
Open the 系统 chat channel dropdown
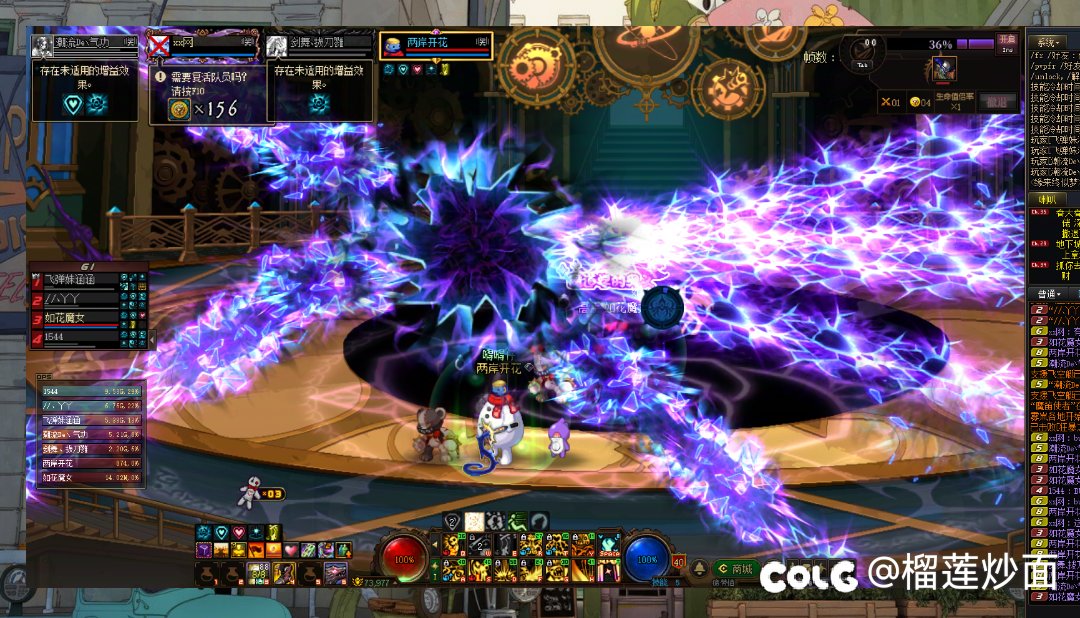point(1049,43)
